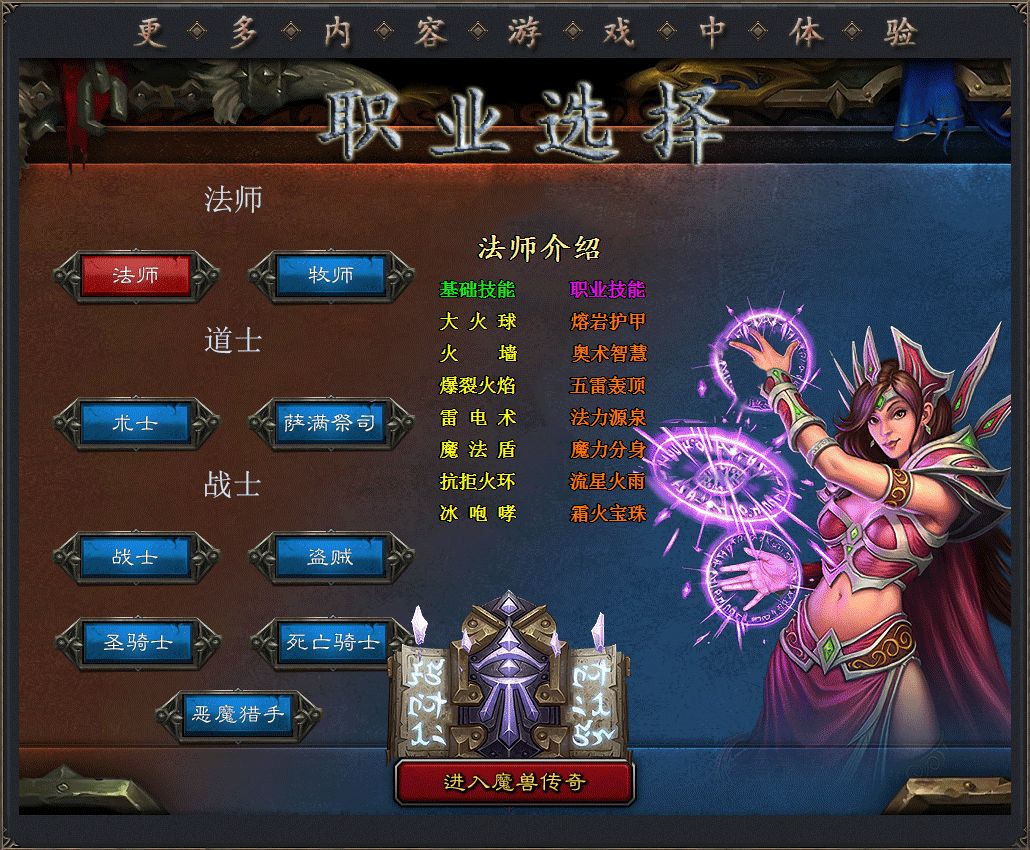Select the 盗贼 class

pos(331,557)
